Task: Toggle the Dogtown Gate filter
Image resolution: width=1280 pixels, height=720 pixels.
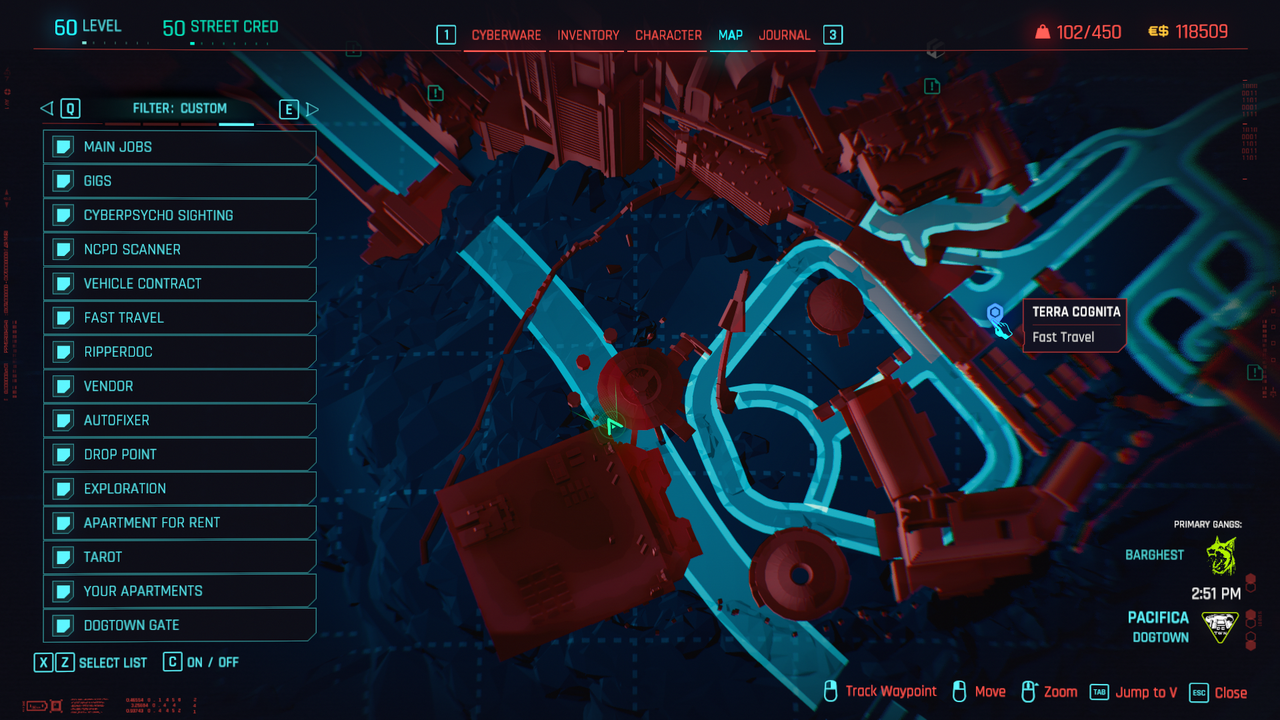Action: click(x=180, y=625)
